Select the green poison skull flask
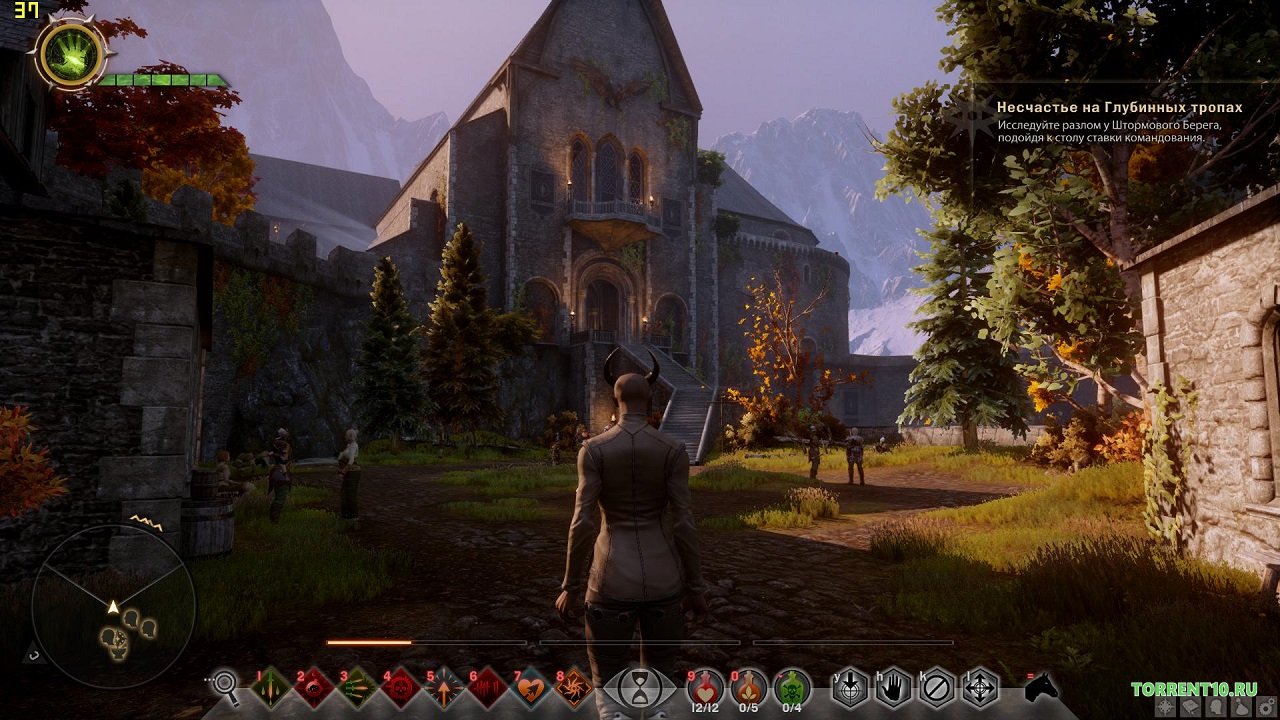This screenshot has width=1280, height=720. point(792,688)
